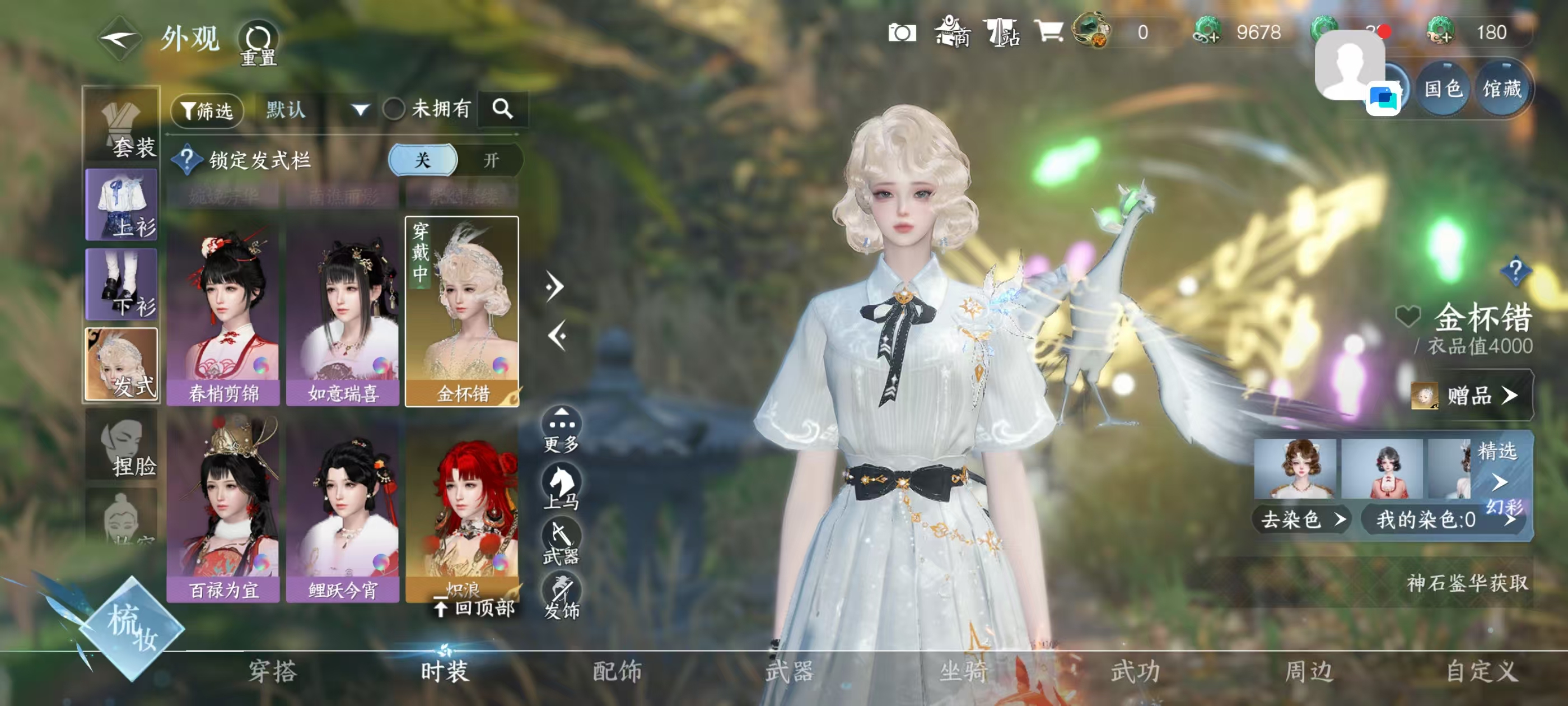
Task: Open the 赠品 gift panel
Action: [x=1470, y=396]
